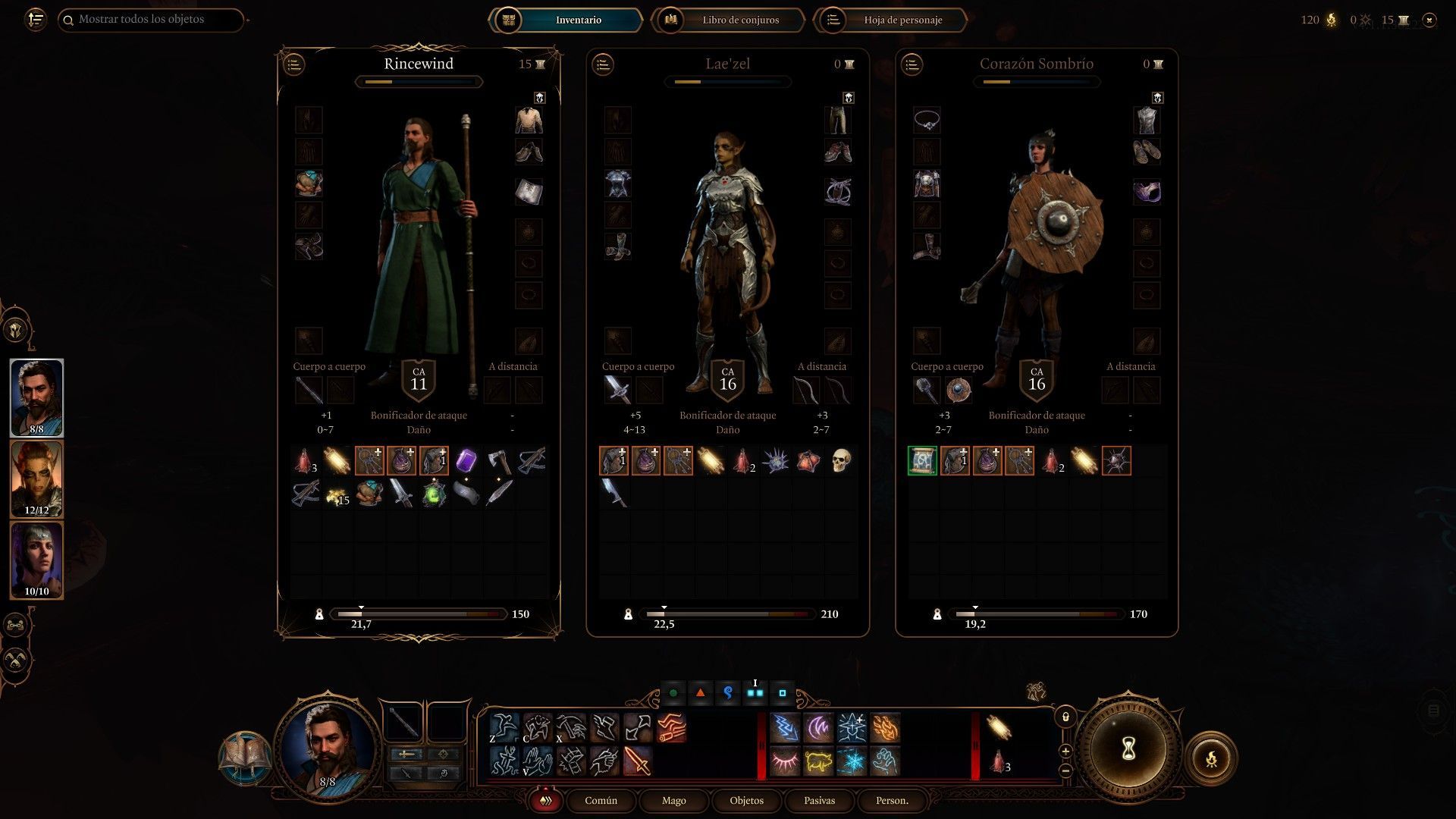
Task: Select the purple gem in Rincewind's inventory
Action: pyautogui.click(x=466, y=460)
